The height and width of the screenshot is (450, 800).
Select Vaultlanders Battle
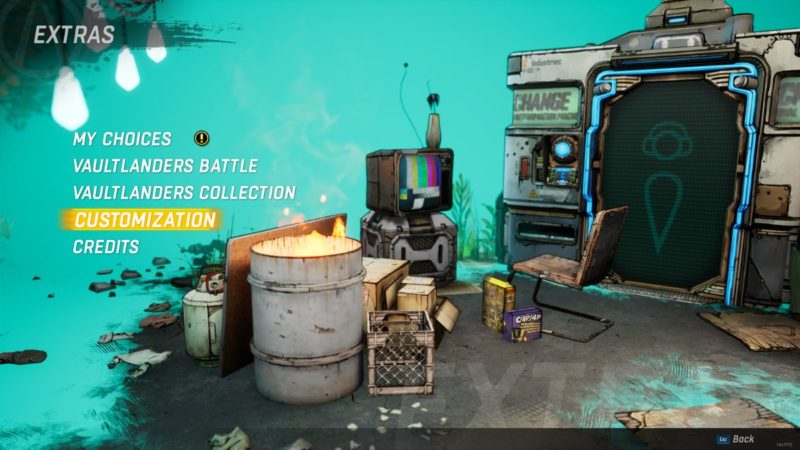click(165, 166)
